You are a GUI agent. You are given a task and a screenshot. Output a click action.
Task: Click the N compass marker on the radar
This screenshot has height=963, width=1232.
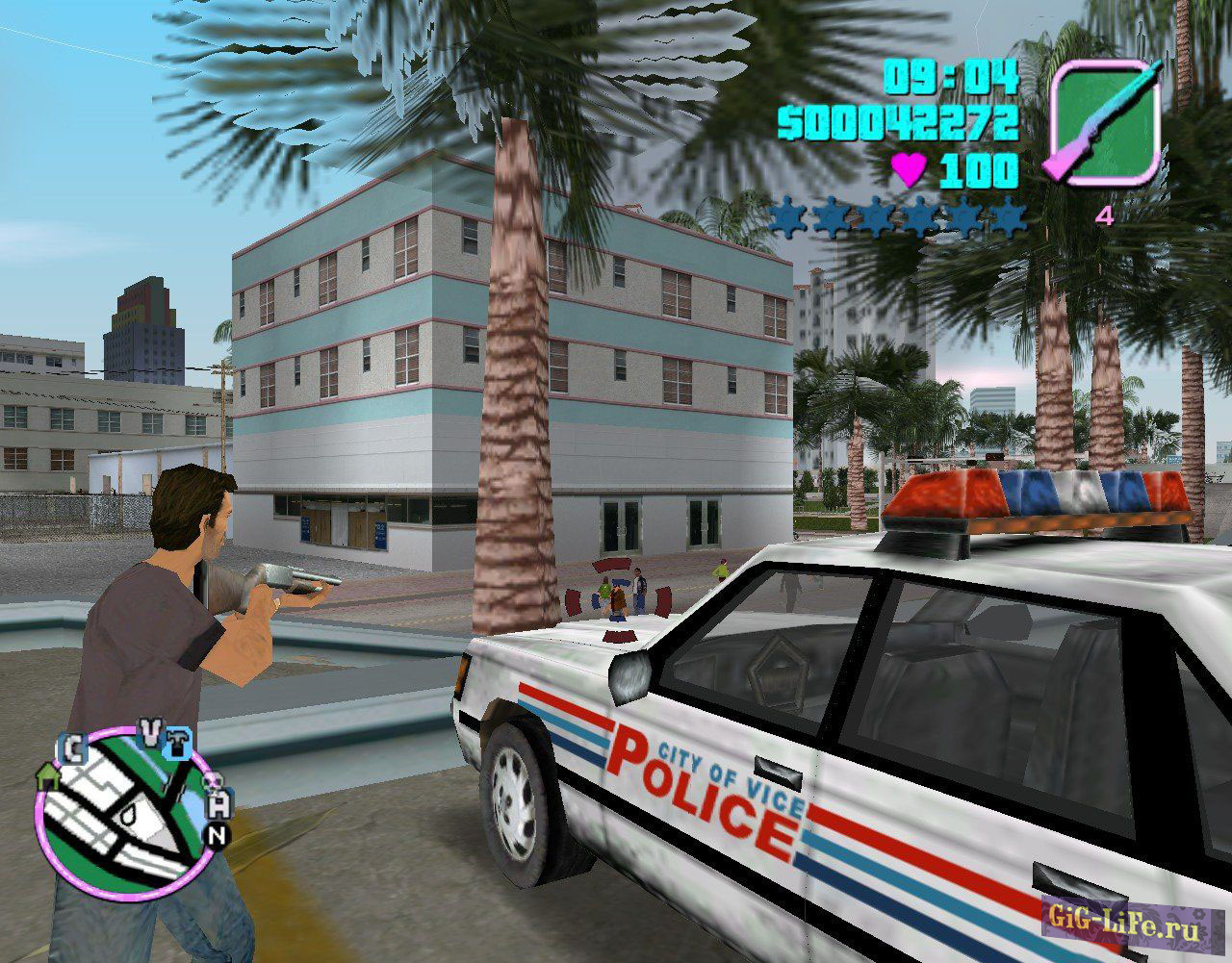[217, 835]
